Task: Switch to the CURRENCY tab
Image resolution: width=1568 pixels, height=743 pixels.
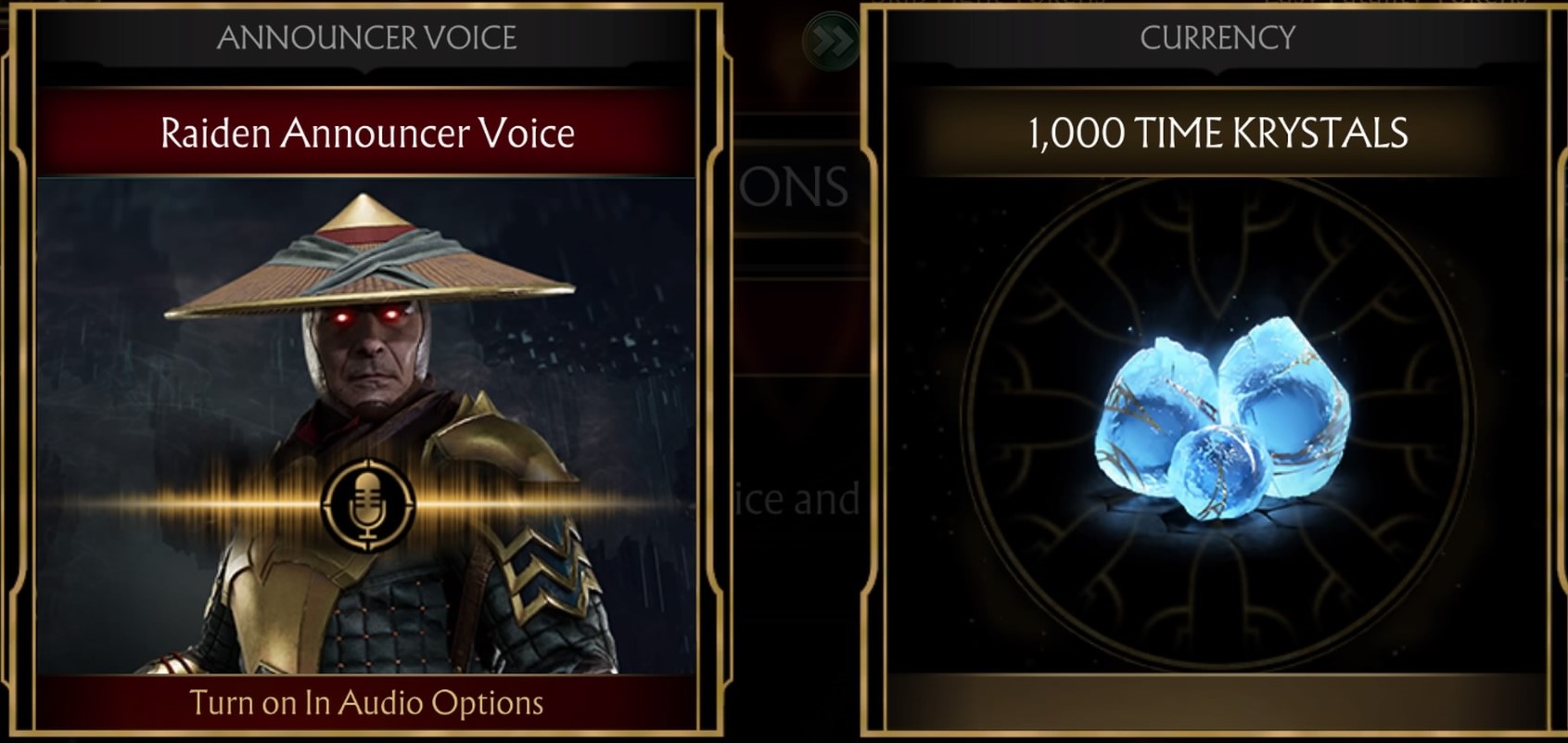Action: tap(1219, 38)
